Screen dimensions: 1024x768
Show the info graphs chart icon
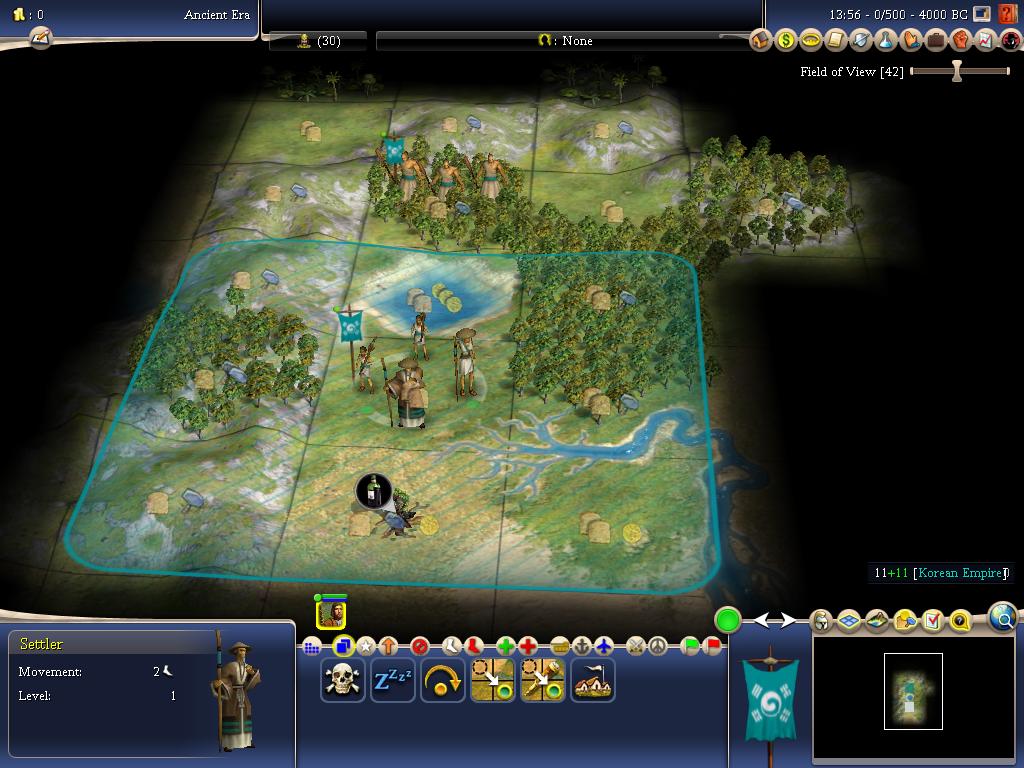pyautogui.click(x=985, y=40)
